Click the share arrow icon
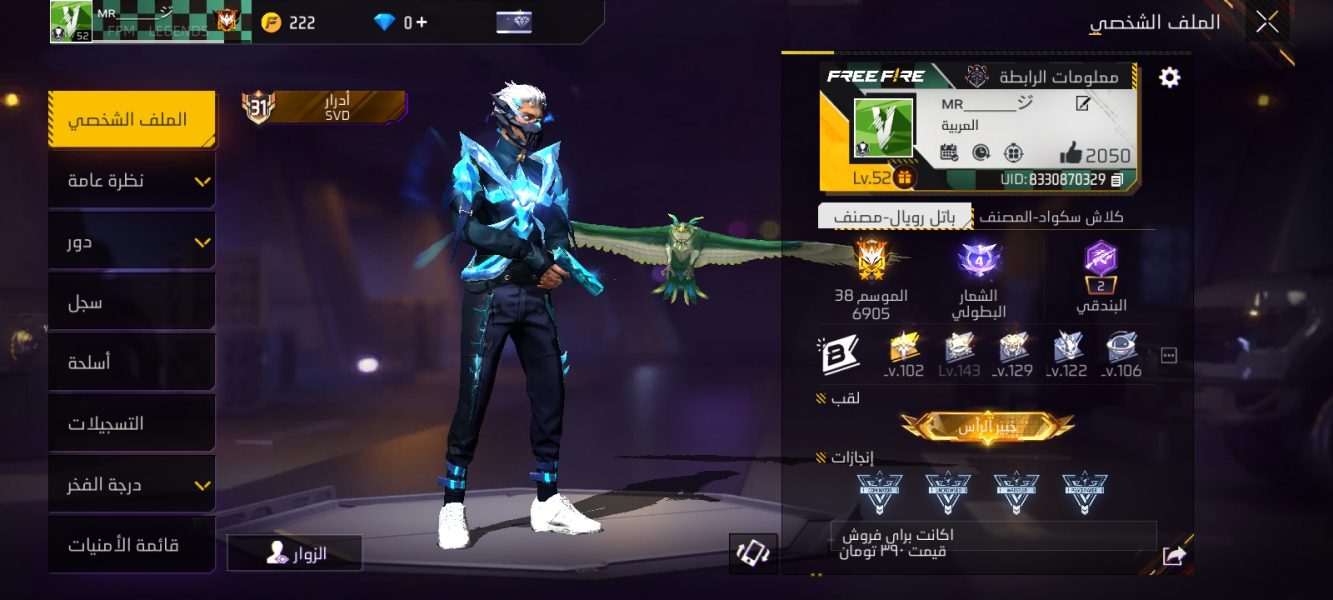Viewport: 1333px width, 600px height. coord(1174,556)
